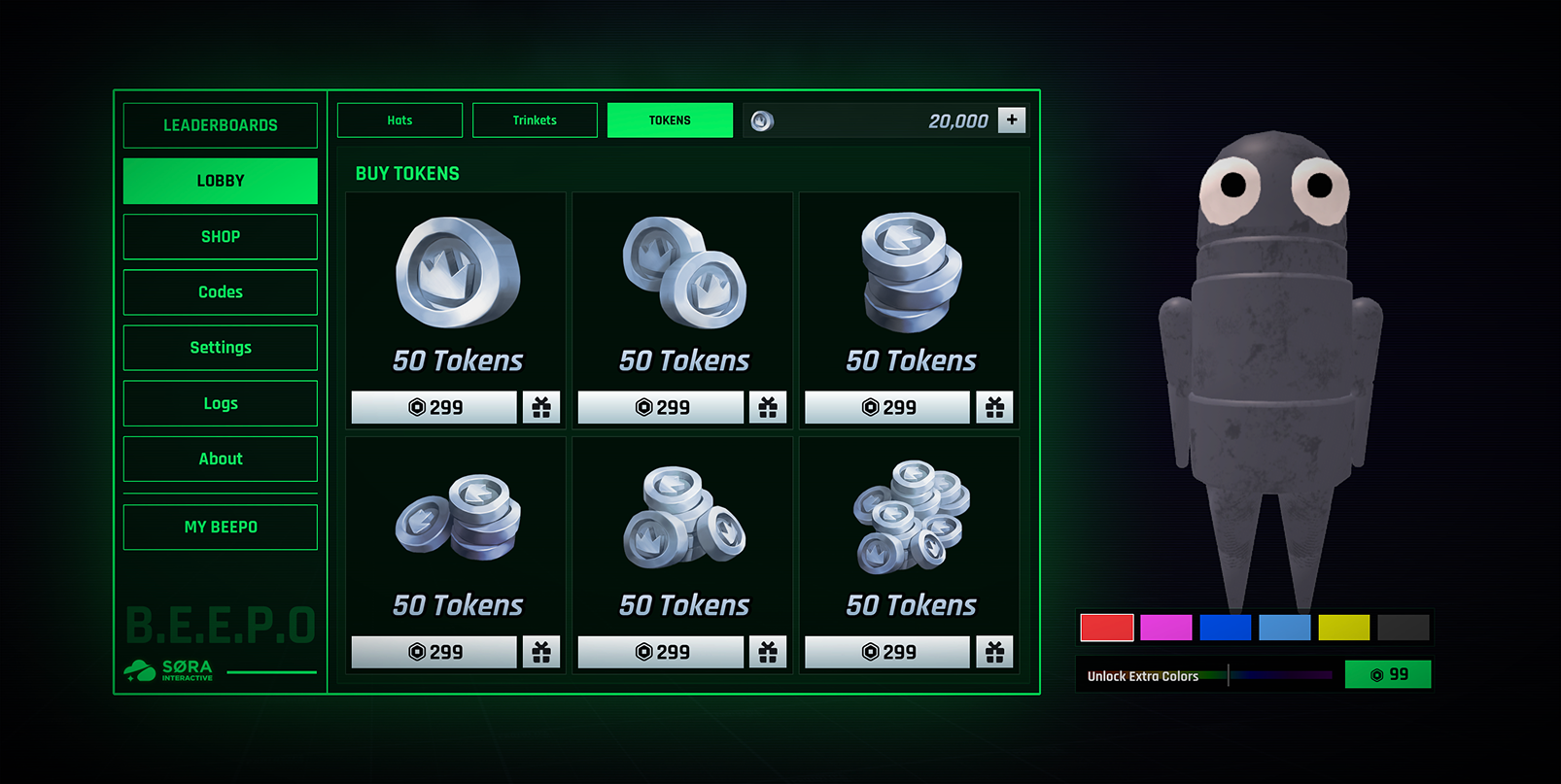Gift the two-coin token pack
The width and height of the screenshot is (1561, 784).
coord(768,407)
